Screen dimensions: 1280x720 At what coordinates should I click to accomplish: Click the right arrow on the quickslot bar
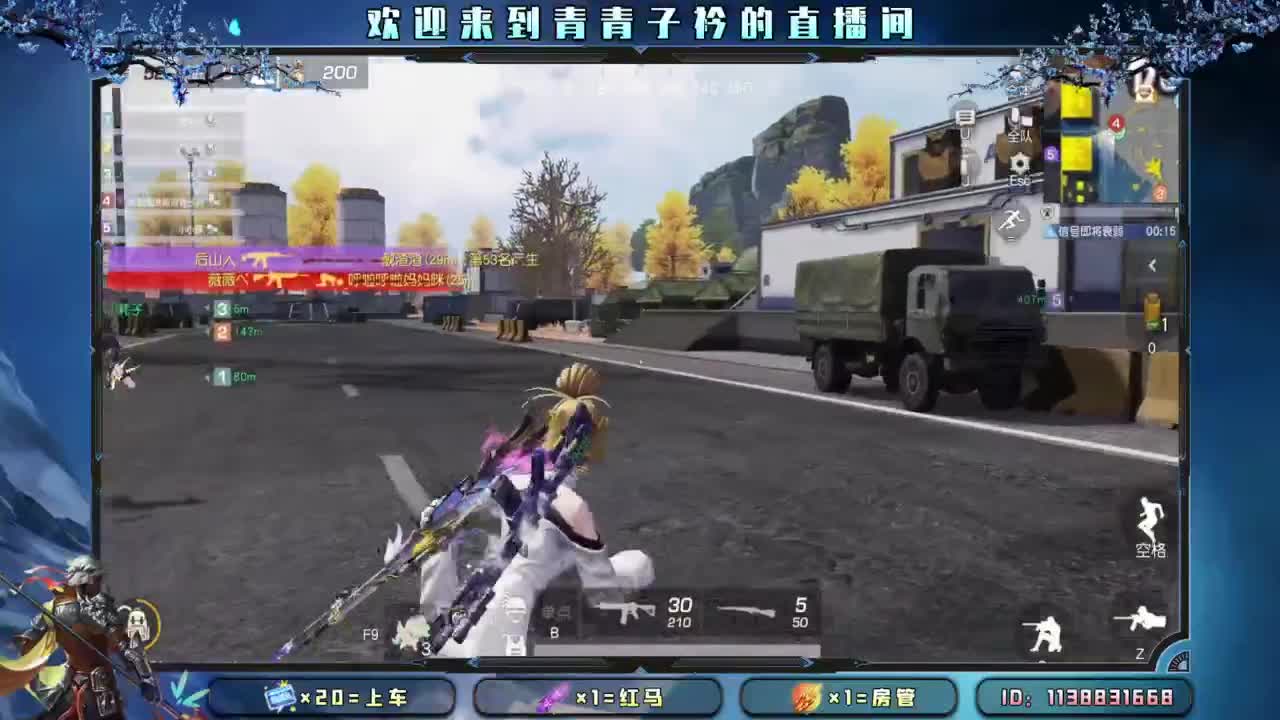click(x=808, y=662)
